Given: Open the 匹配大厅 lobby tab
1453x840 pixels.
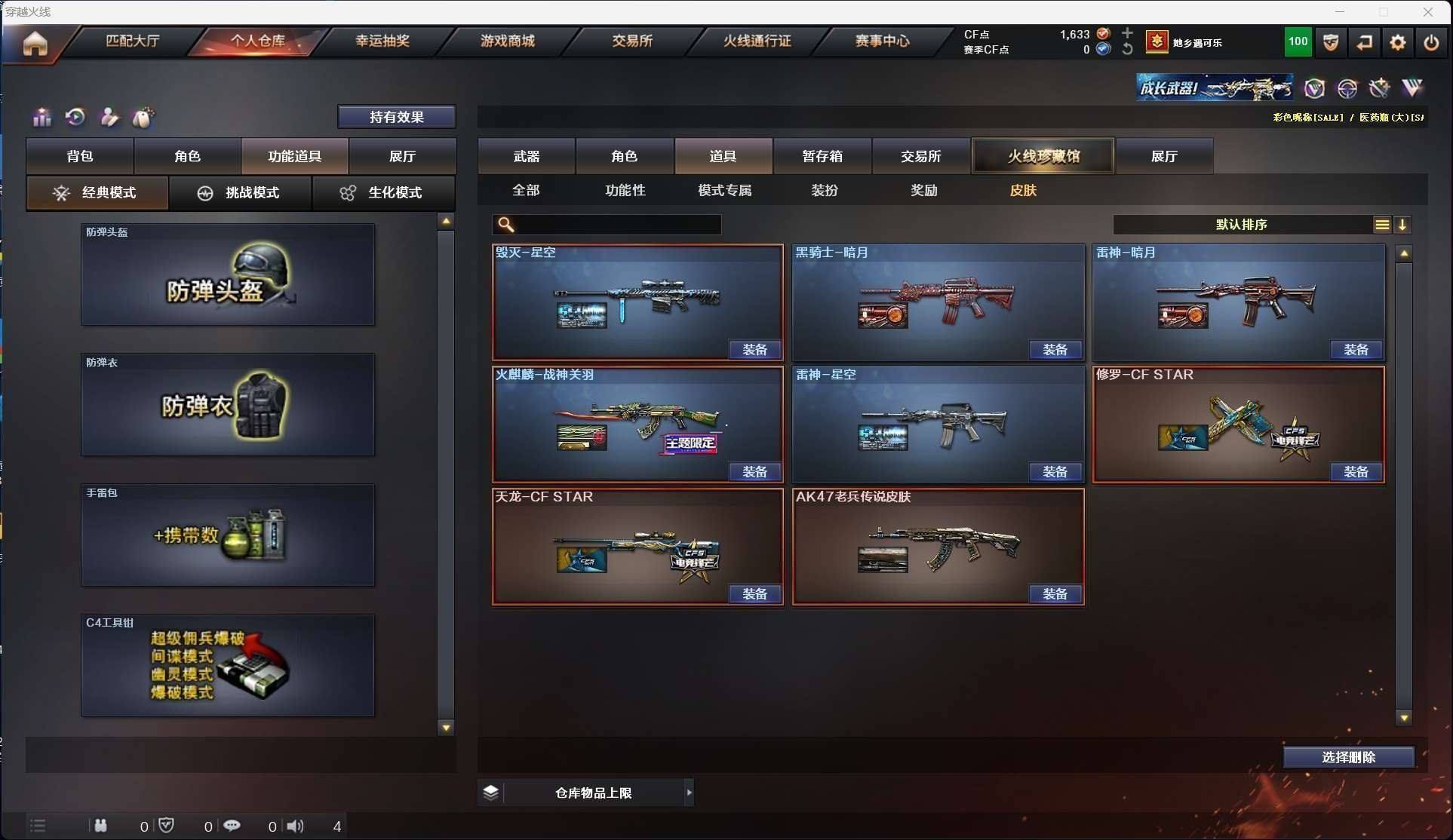Looking at the screenshot, I should tap(133, 41).
